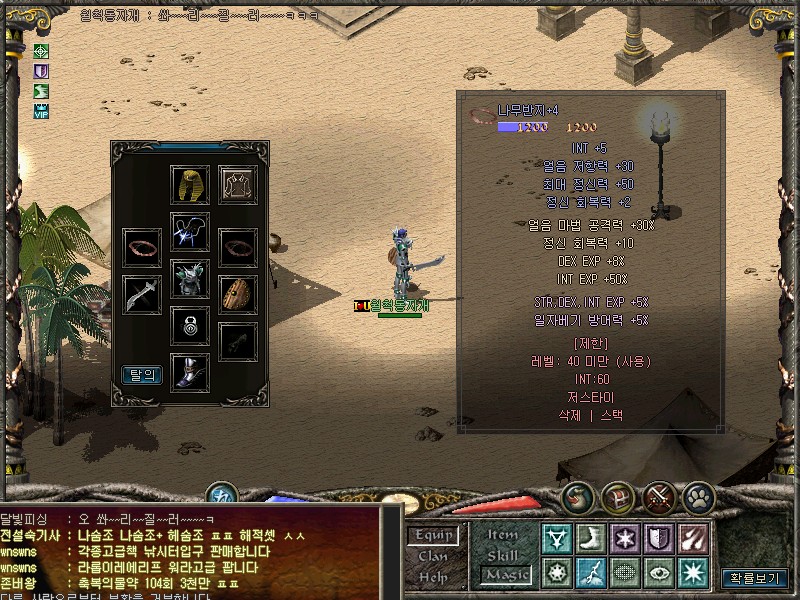
Task: Open the paw print pet icon
Action: pyautogui.click(x=698, y=497)
